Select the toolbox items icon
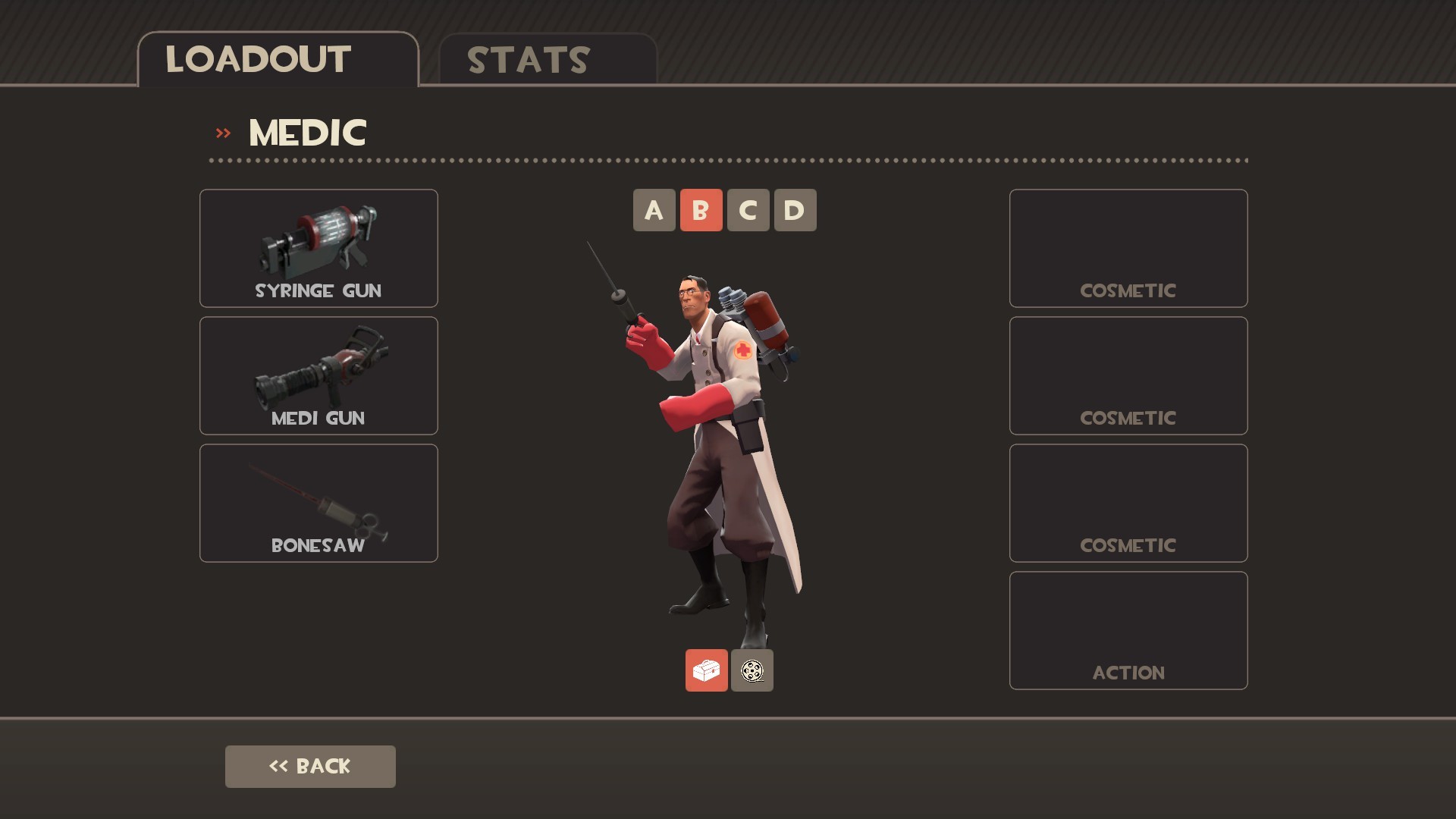The width and height of the screenshot is (1456, 819). (x=706, y=670)
